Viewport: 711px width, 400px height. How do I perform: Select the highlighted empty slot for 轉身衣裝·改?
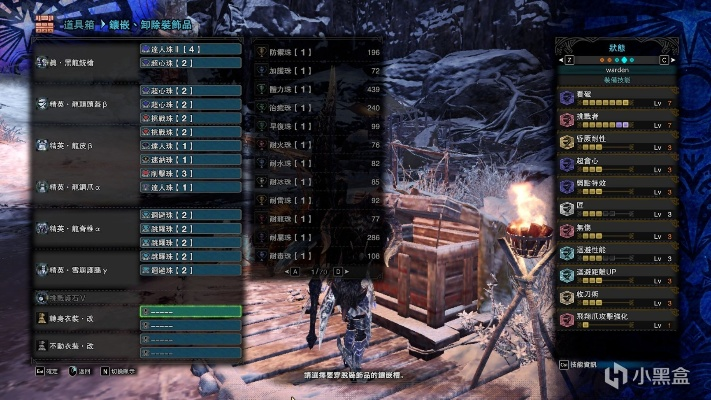coord(191,311)
